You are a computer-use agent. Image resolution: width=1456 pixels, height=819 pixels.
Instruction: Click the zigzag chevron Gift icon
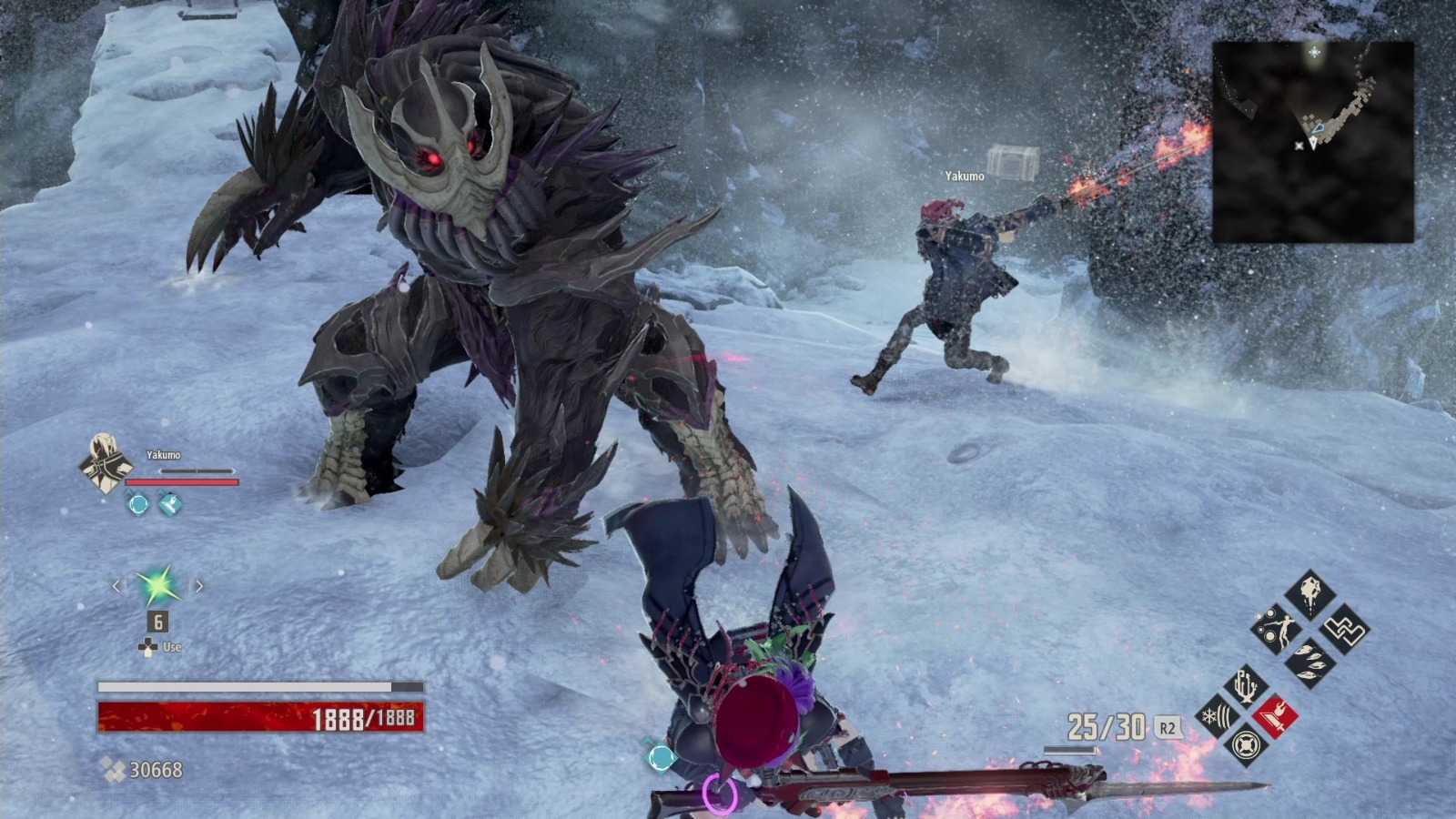(x=1345, y=630)
